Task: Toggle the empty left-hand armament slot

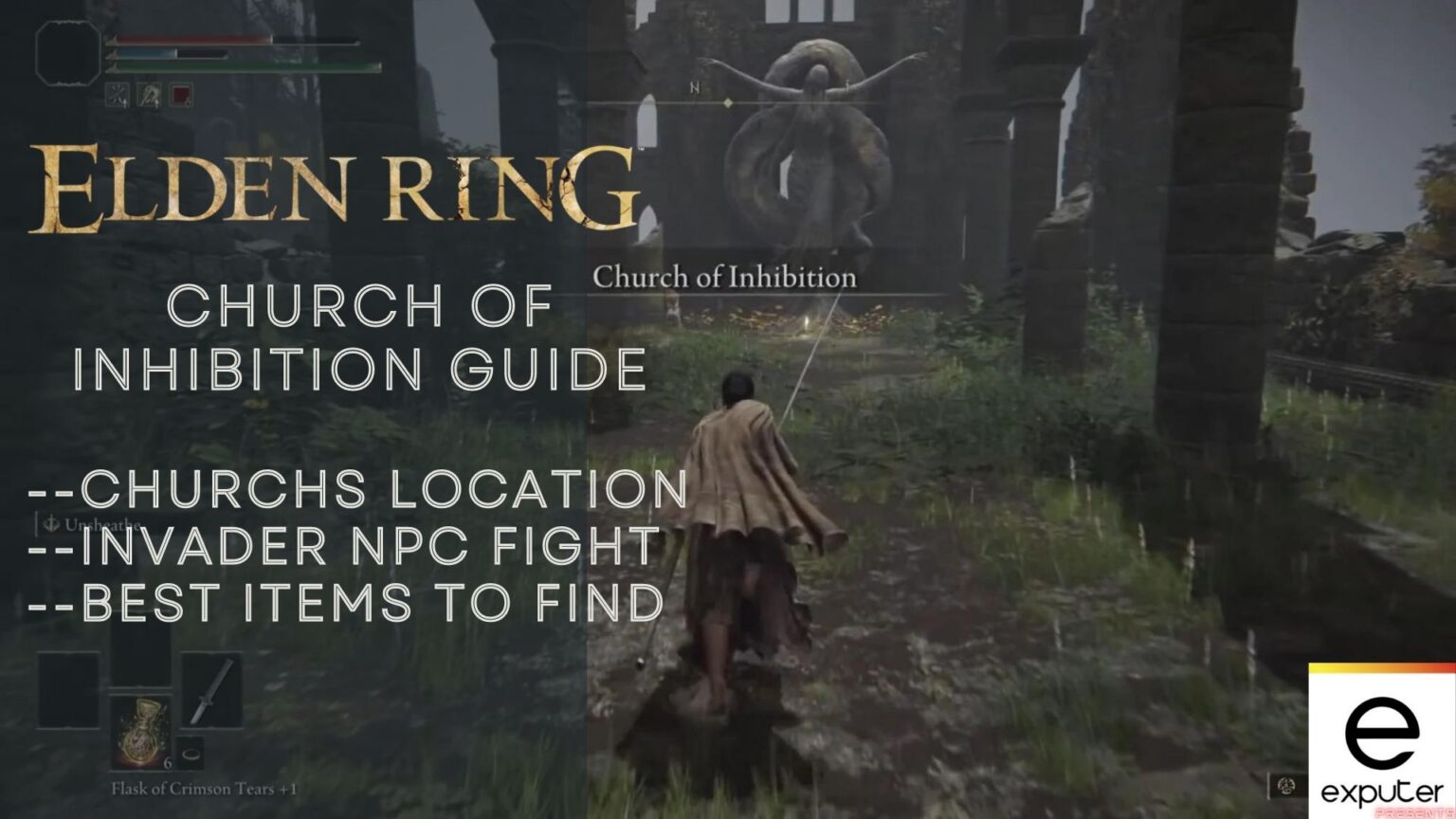Action: tap(66, 691)
